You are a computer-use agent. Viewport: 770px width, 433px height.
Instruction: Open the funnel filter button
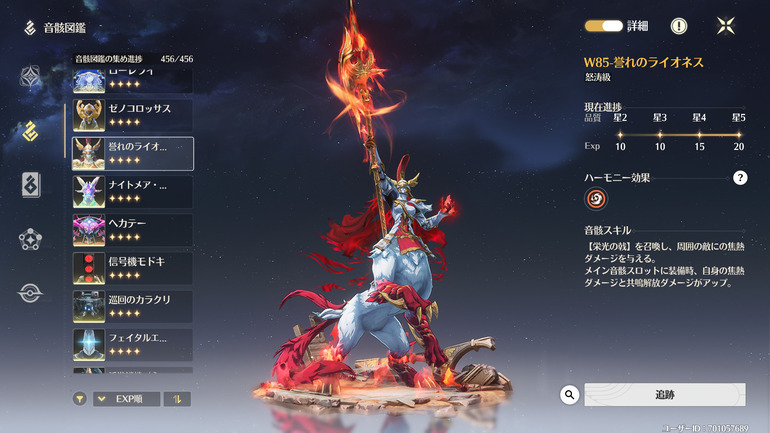pos(79,399)
